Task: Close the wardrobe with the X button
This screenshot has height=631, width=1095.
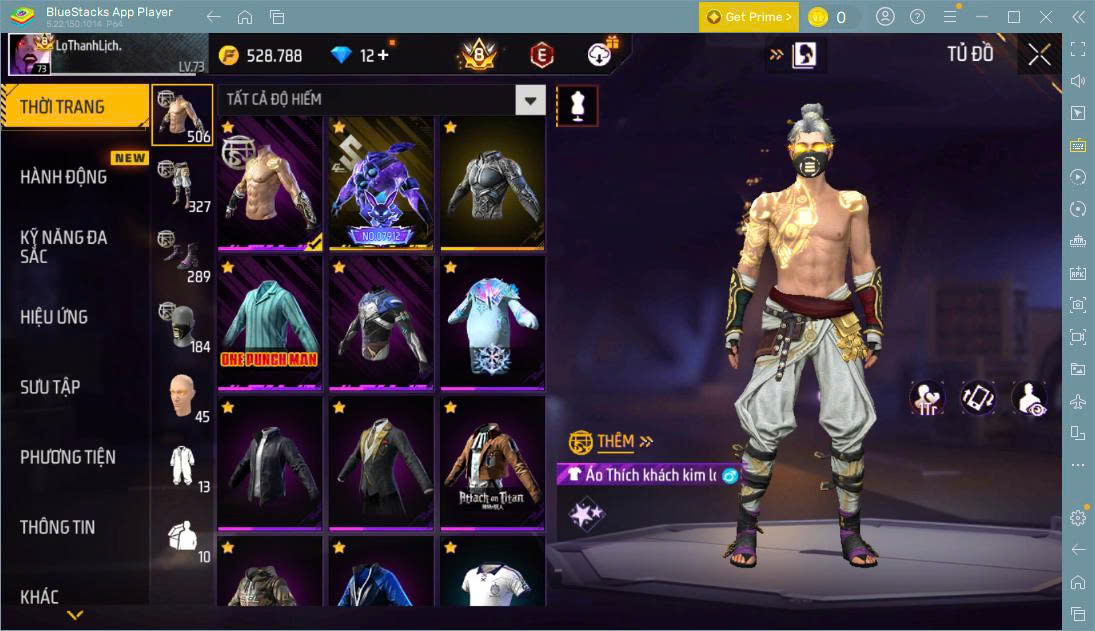Action: (x=1039, y=54)
